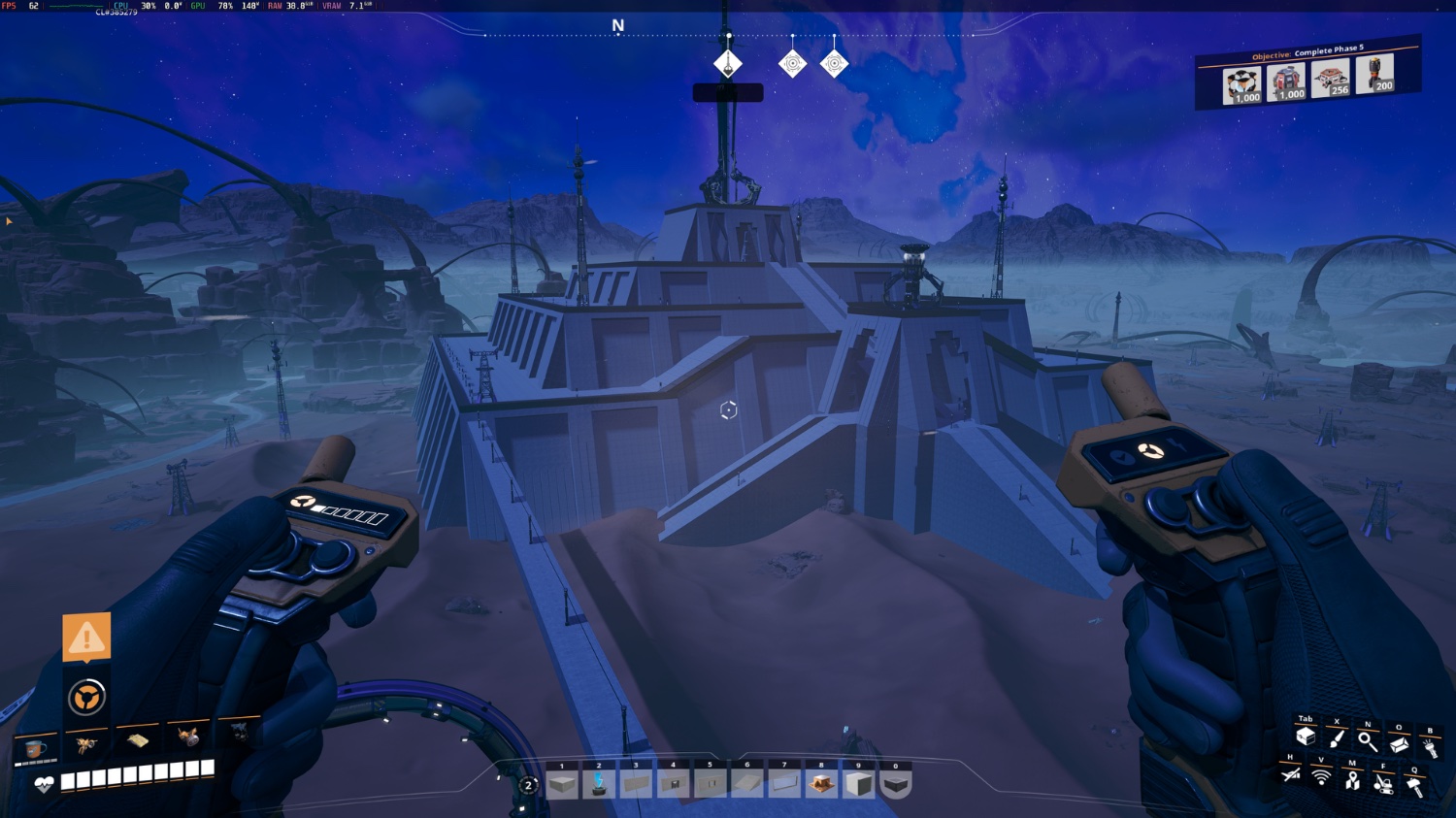Click the orange warning alert icon
The image size is (1456, 818).
coord(86,638)
